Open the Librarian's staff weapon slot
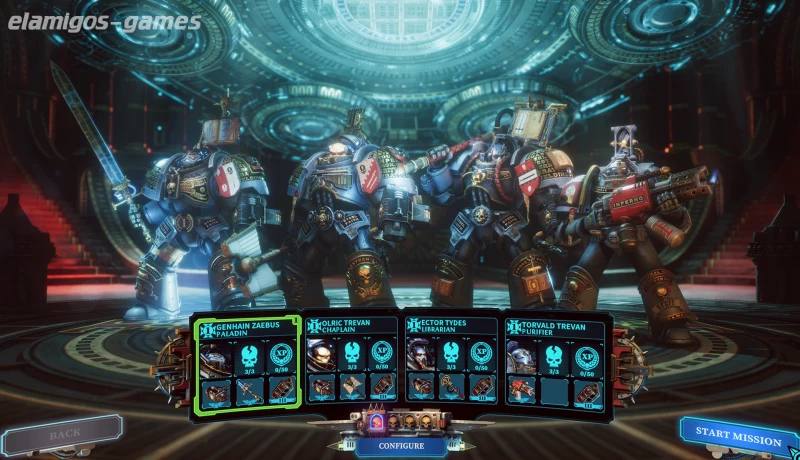 point(452,388)
